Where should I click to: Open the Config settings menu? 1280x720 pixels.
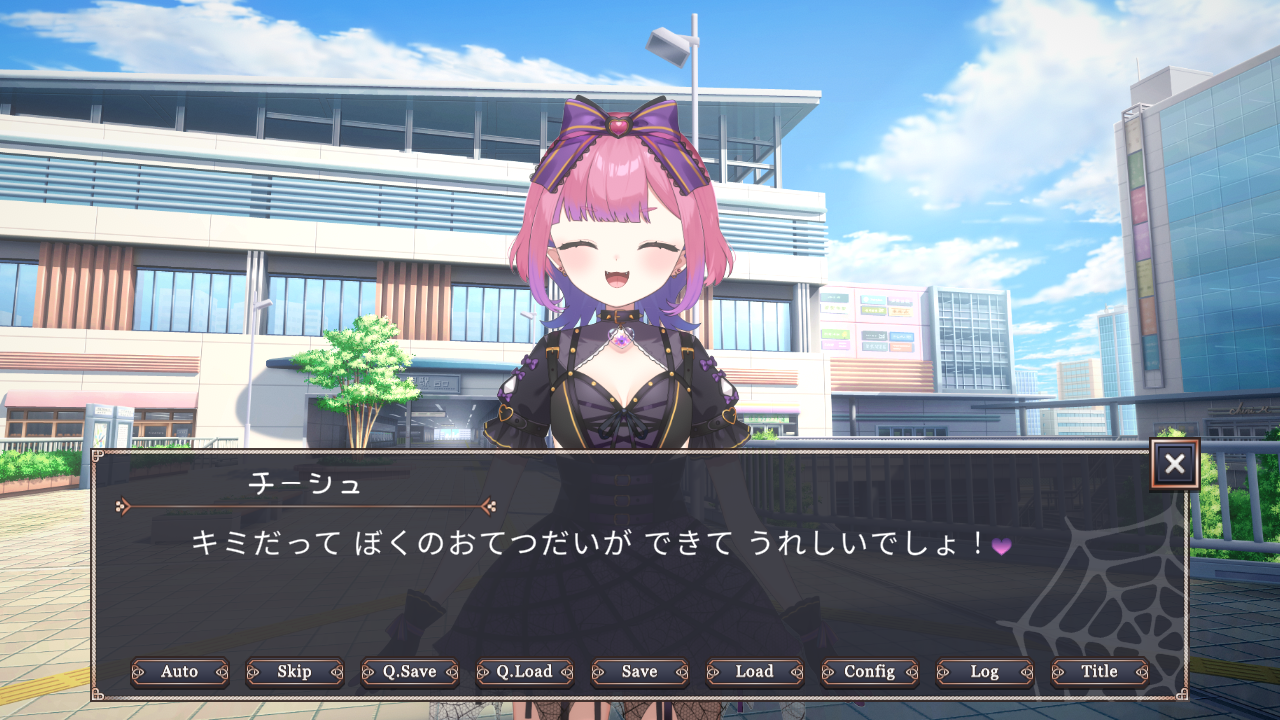point(869,672)
